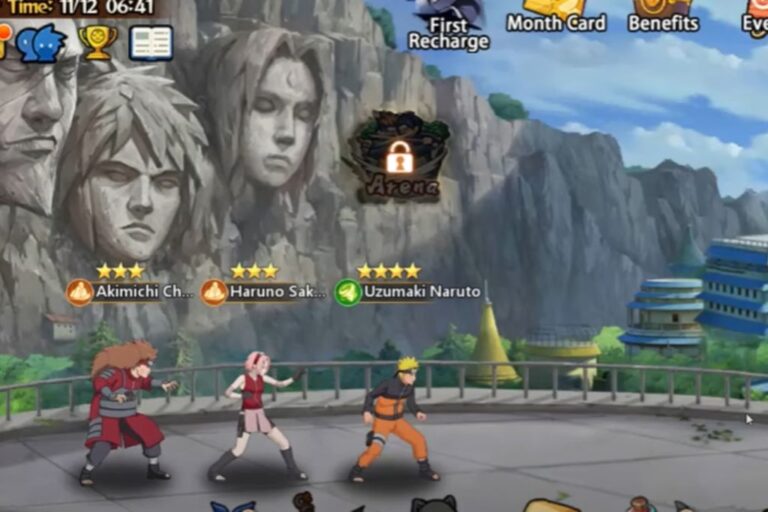The width and height of the screenshot is (768, 512).
Task: Tap the locked Arena building
Action: pos(399,158)
